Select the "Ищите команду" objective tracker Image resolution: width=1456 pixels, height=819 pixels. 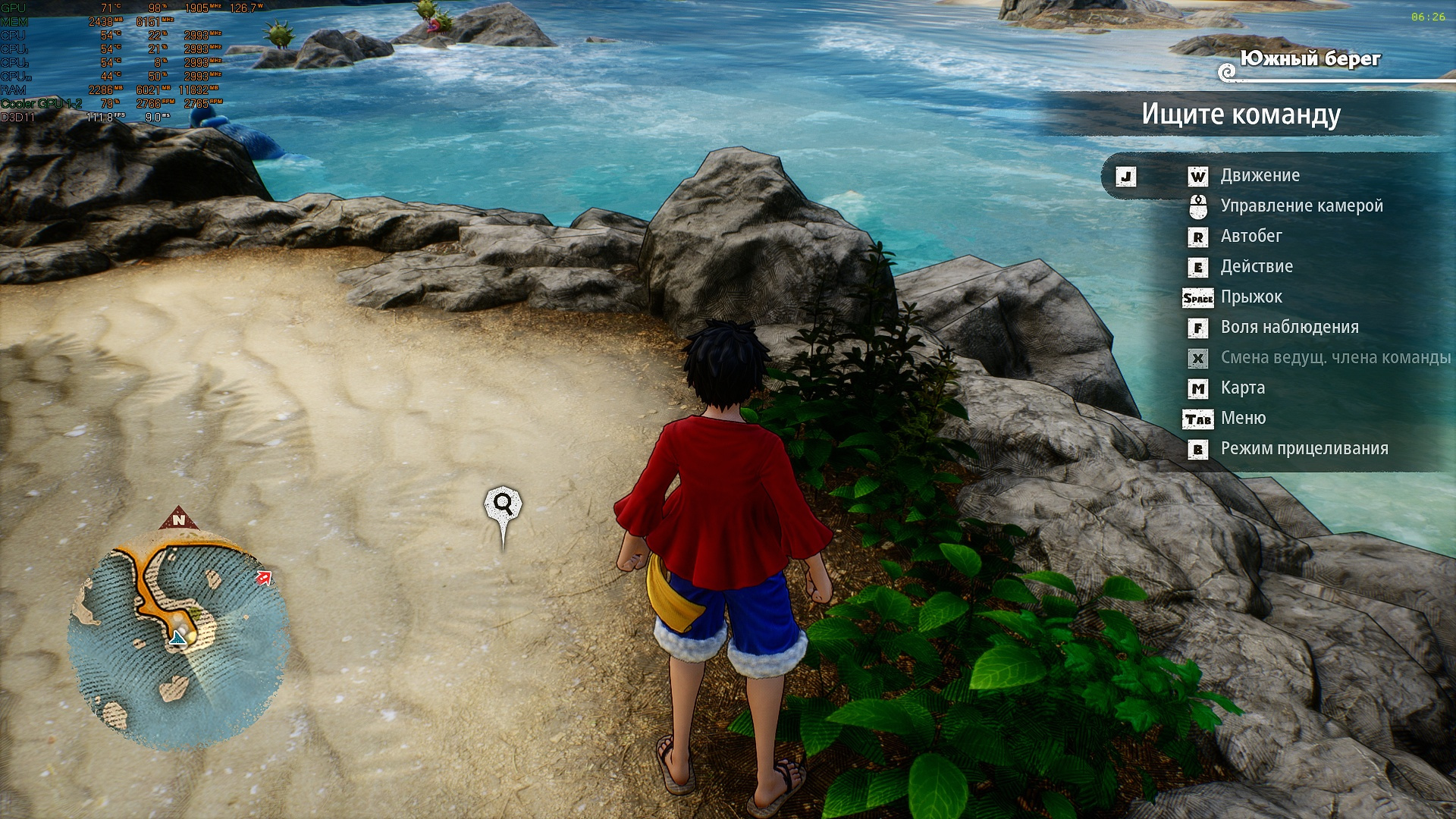point(1241,115)
